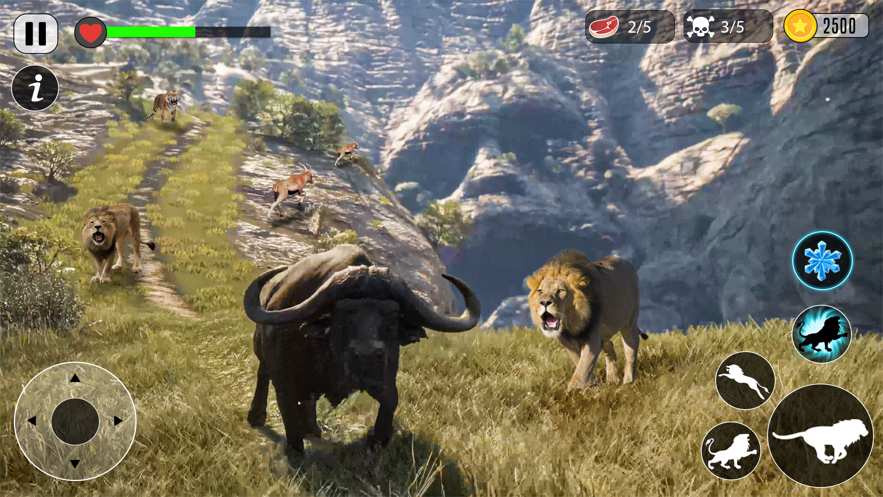Image resolution: width=883 pixels, height=497 pixels.
Task: Trigger the glowing blue lion roar skill
Action: point(821,334)
